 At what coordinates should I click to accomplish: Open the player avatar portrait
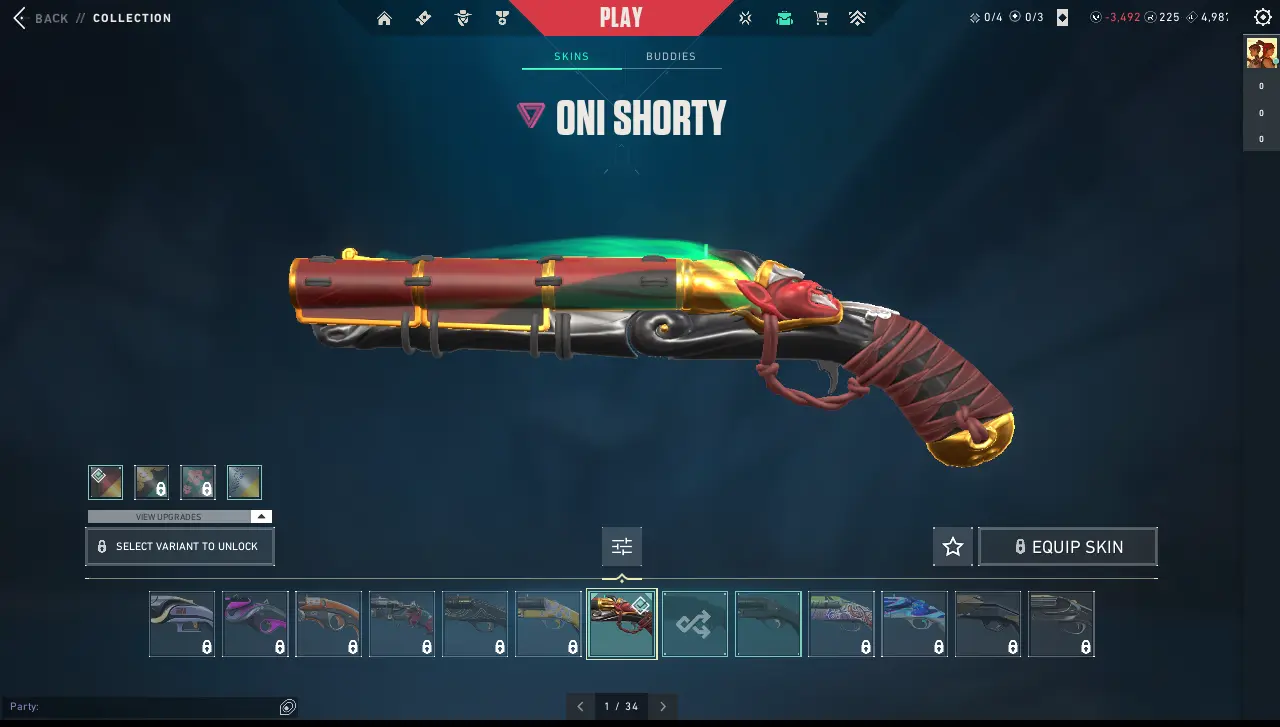tap(1261, 53)
